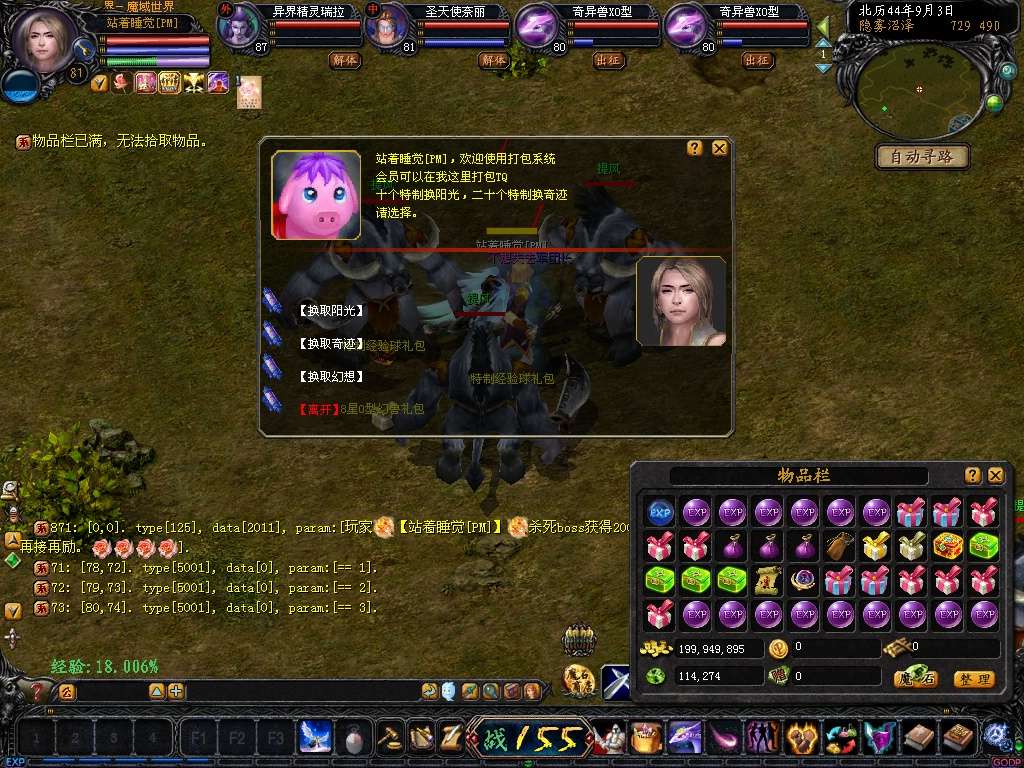Click 解体 under the 圣天使奈丽 pet
This screenshot has height=768, width=1024.
point(493,60)
